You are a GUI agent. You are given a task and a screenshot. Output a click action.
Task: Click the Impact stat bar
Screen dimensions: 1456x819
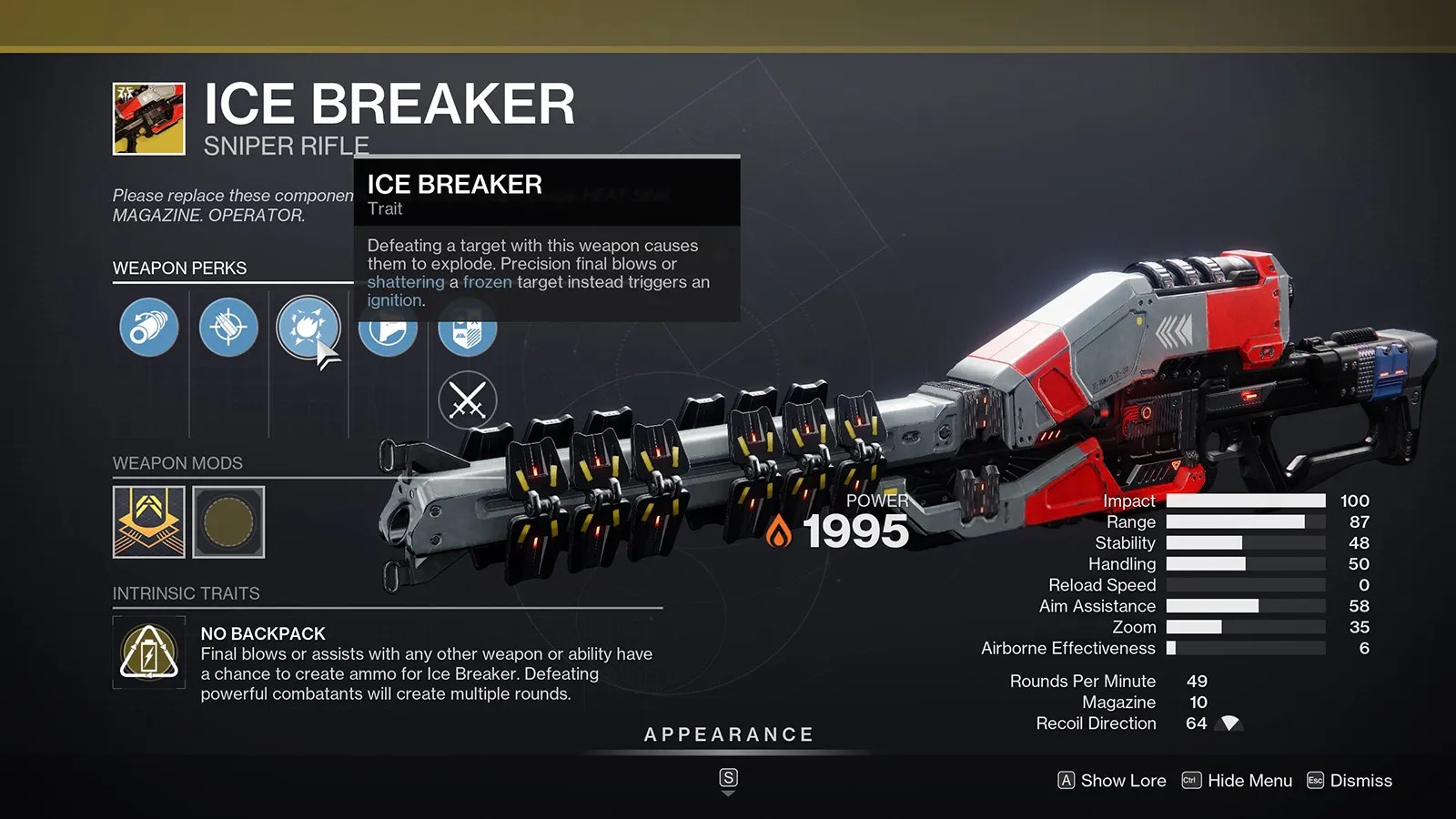click(1245, 500)
